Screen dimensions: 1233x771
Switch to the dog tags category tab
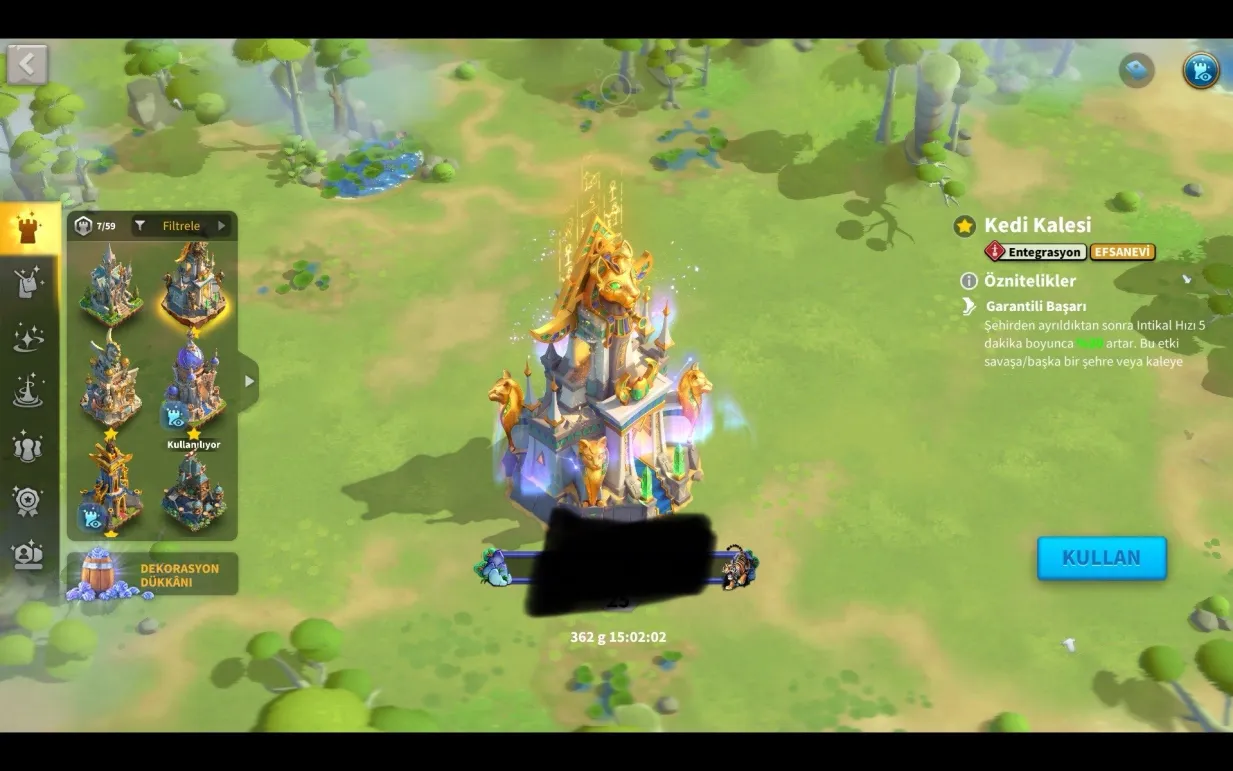click(x=28, y=283)
